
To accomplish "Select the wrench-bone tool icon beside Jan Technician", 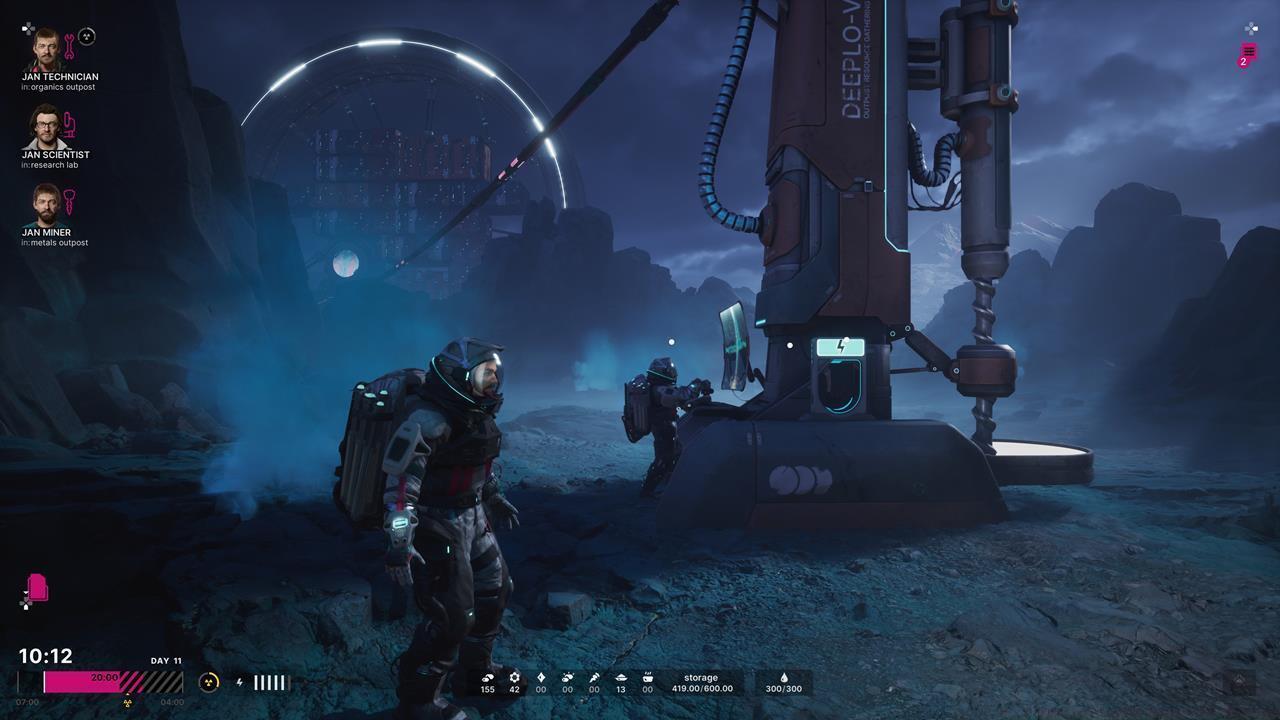I will (70, 47).
